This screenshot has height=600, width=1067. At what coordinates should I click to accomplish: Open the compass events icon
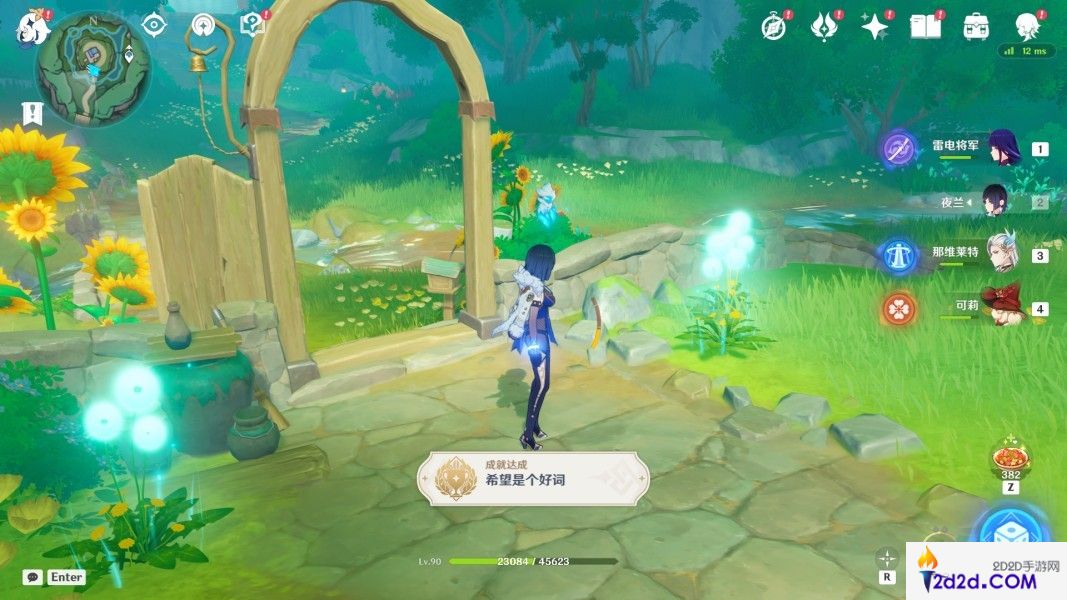coord(773,27)
